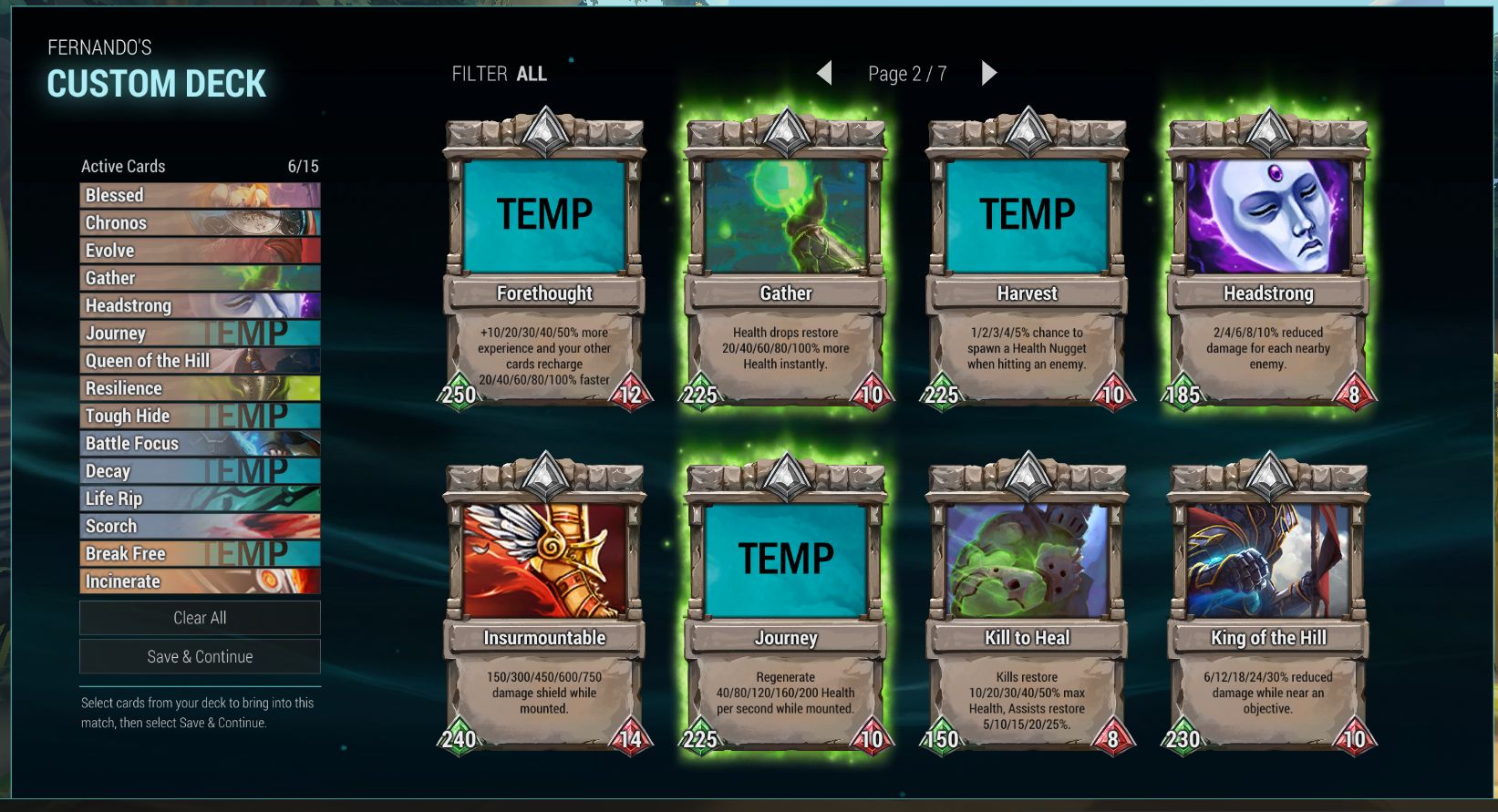Screen dimensions: 1498x812
Task: Choose Queen of the Hill list entry
Action: tap(200, 361)
